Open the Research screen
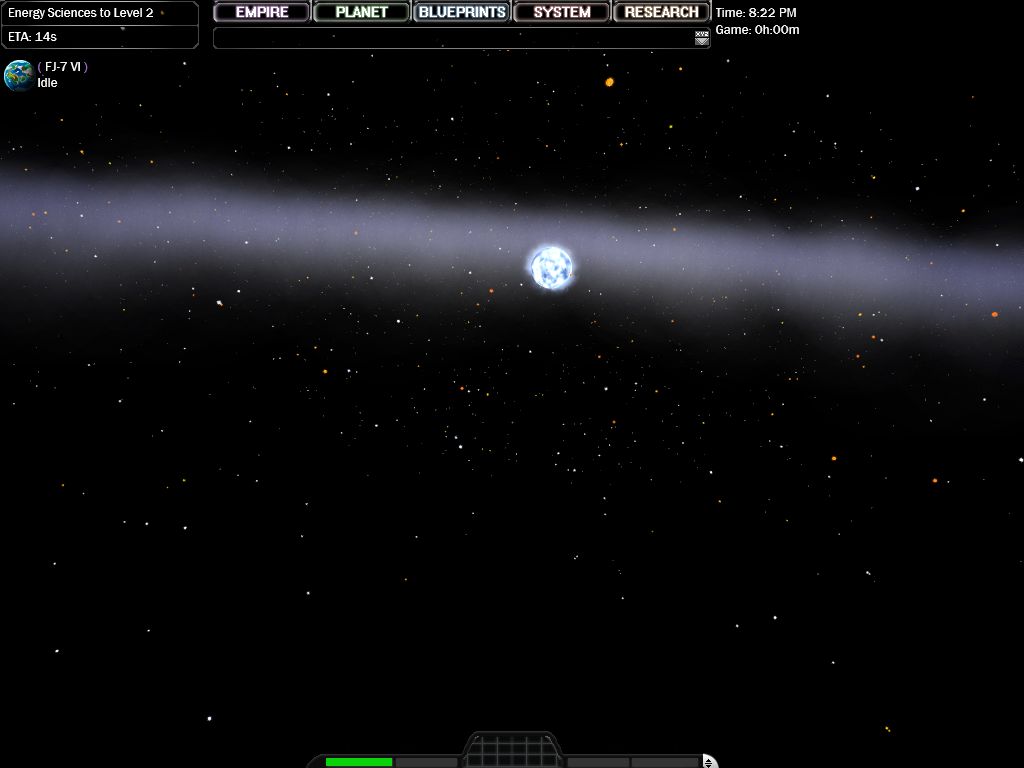Viewport: 1024px width, 768px height. point(661,12)
